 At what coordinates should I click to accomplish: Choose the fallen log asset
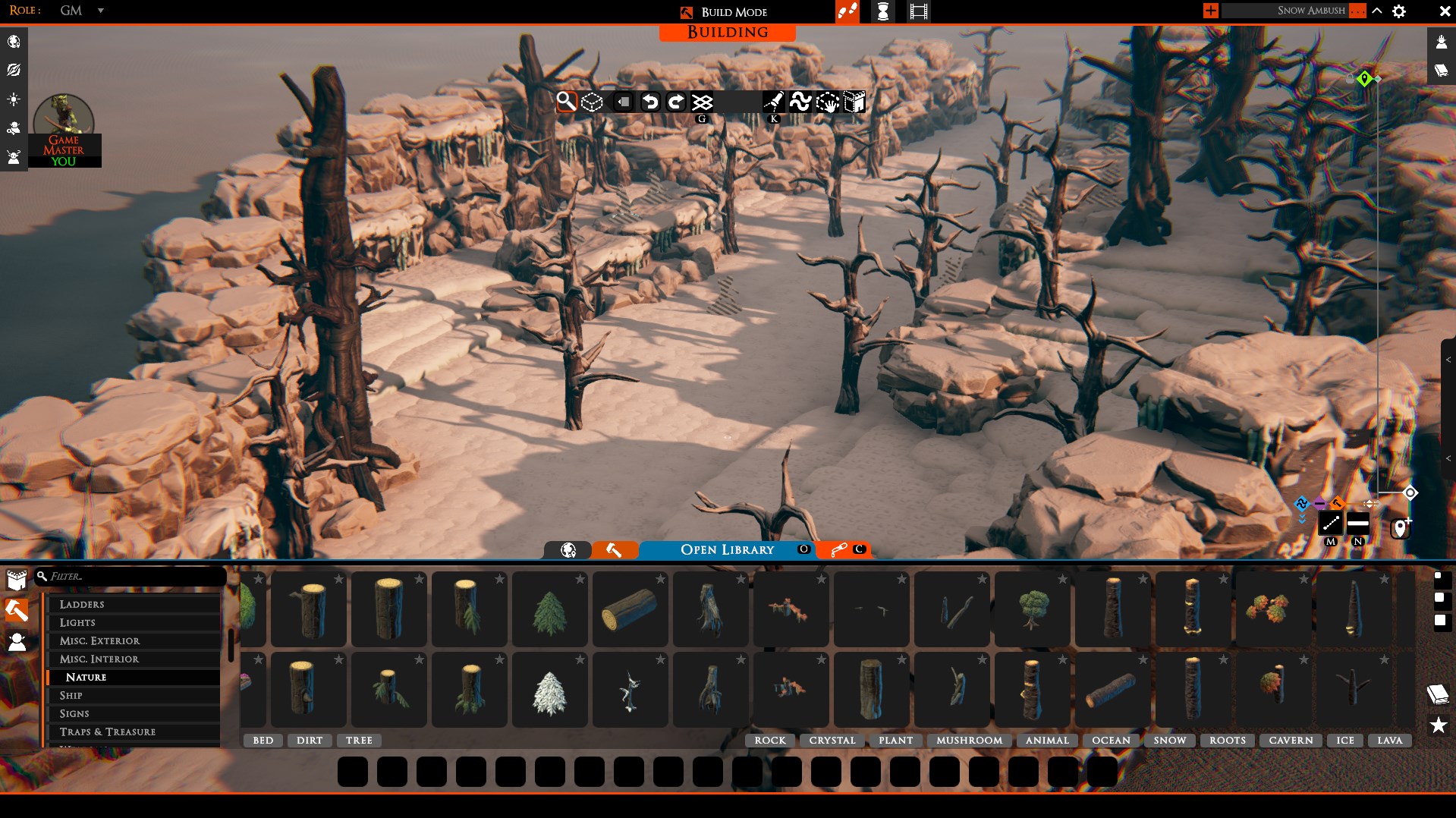point(630,612)
